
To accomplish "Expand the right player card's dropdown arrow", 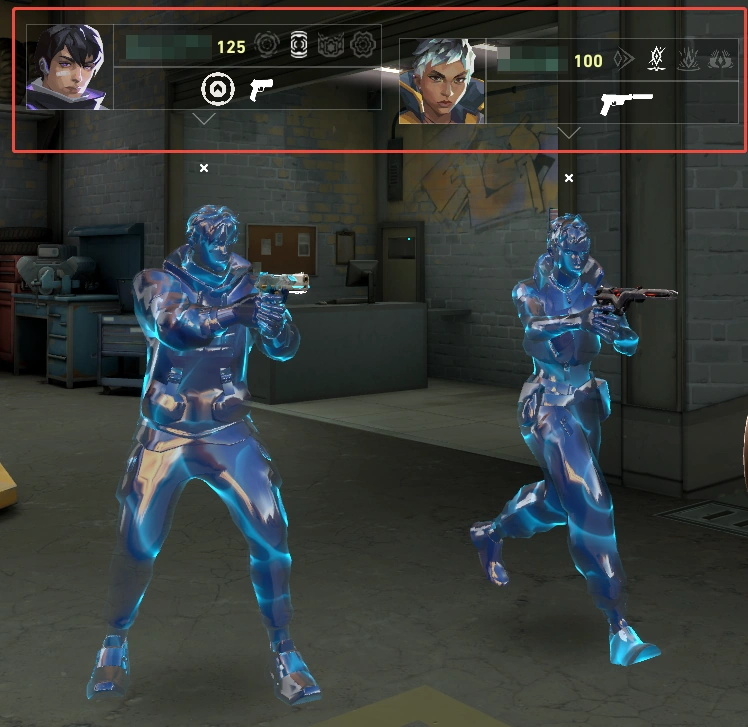I will pyautogui.click(x=569, y=132).
